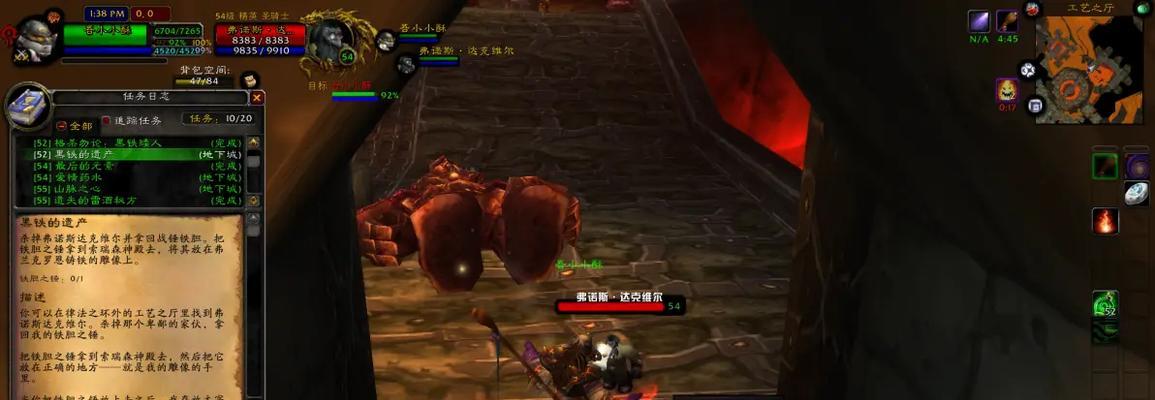This screenshot has width=1155, height=400.
Task: Click the skull debuff icon with 0:17 timer
Action: [x=1006, y=90]
